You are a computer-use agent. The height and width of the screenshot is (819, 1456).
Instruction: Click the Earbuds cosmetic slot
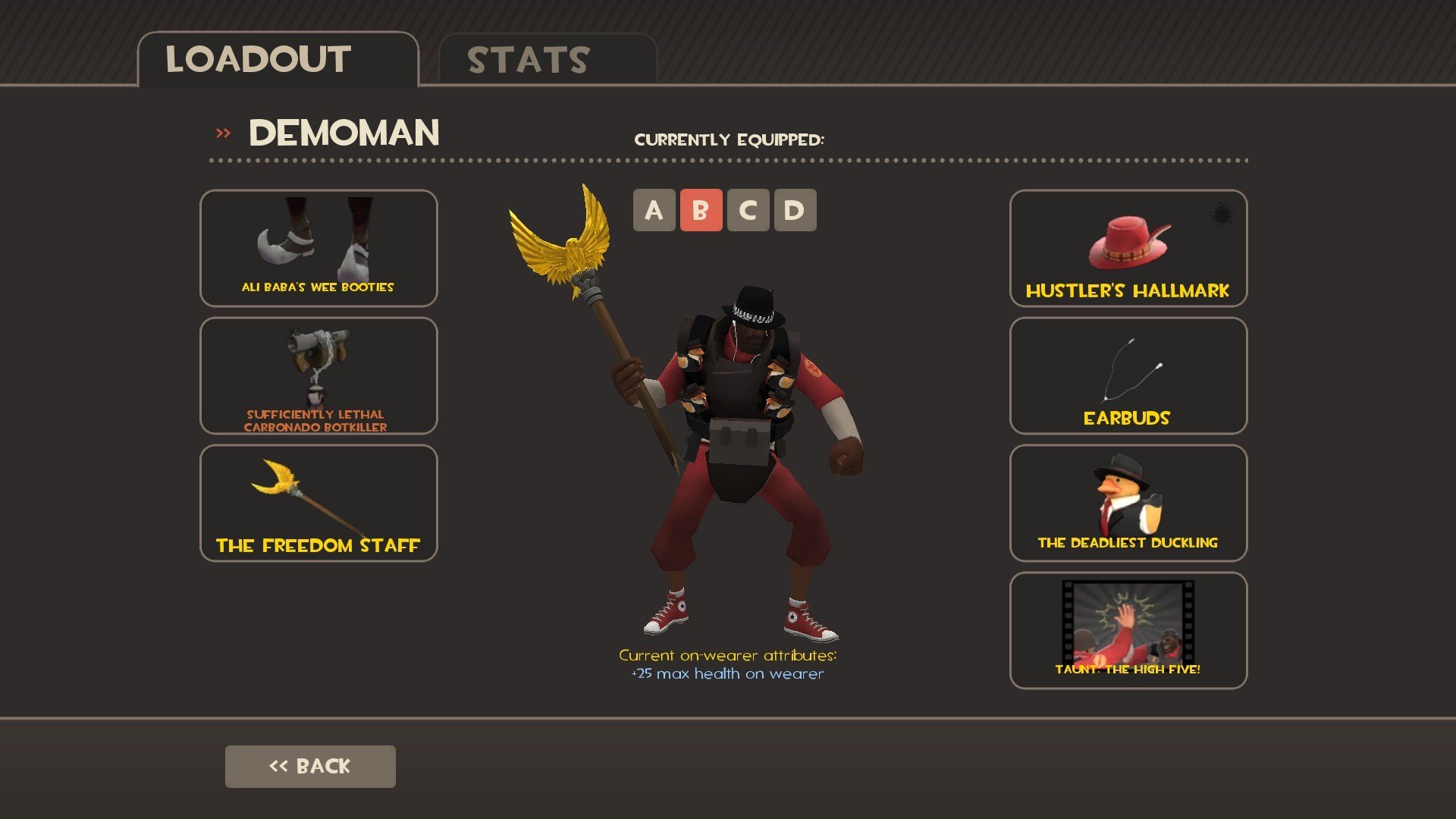pyautogui.click(x=1128, y=375)
